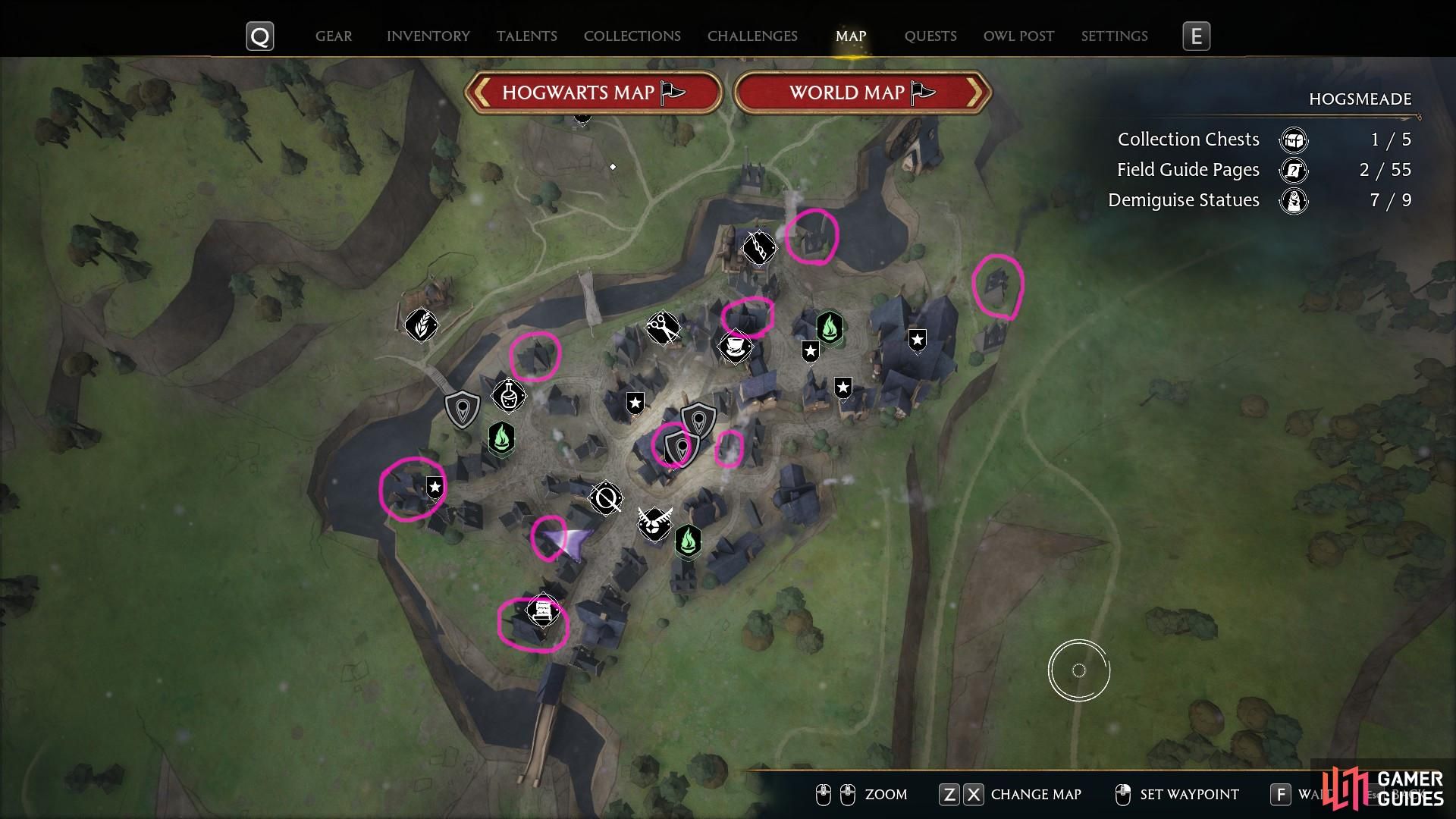1456x819 pixels.
Task: Choose the potion bottle shop marker
Action: click(508, 394)
